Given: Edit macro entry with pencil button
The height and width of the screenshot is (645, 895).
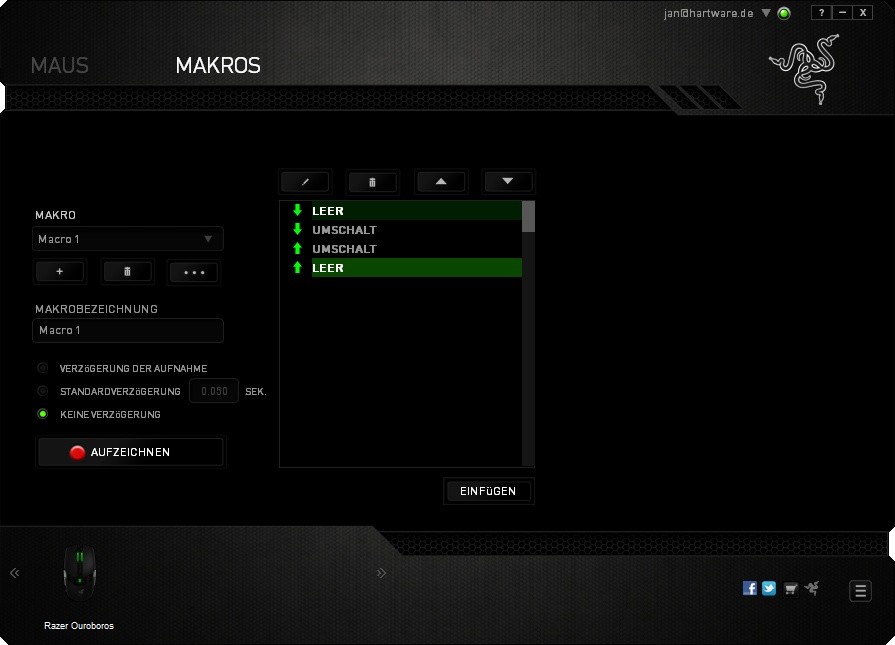Looking at the screenshot, I should point(306,182).
